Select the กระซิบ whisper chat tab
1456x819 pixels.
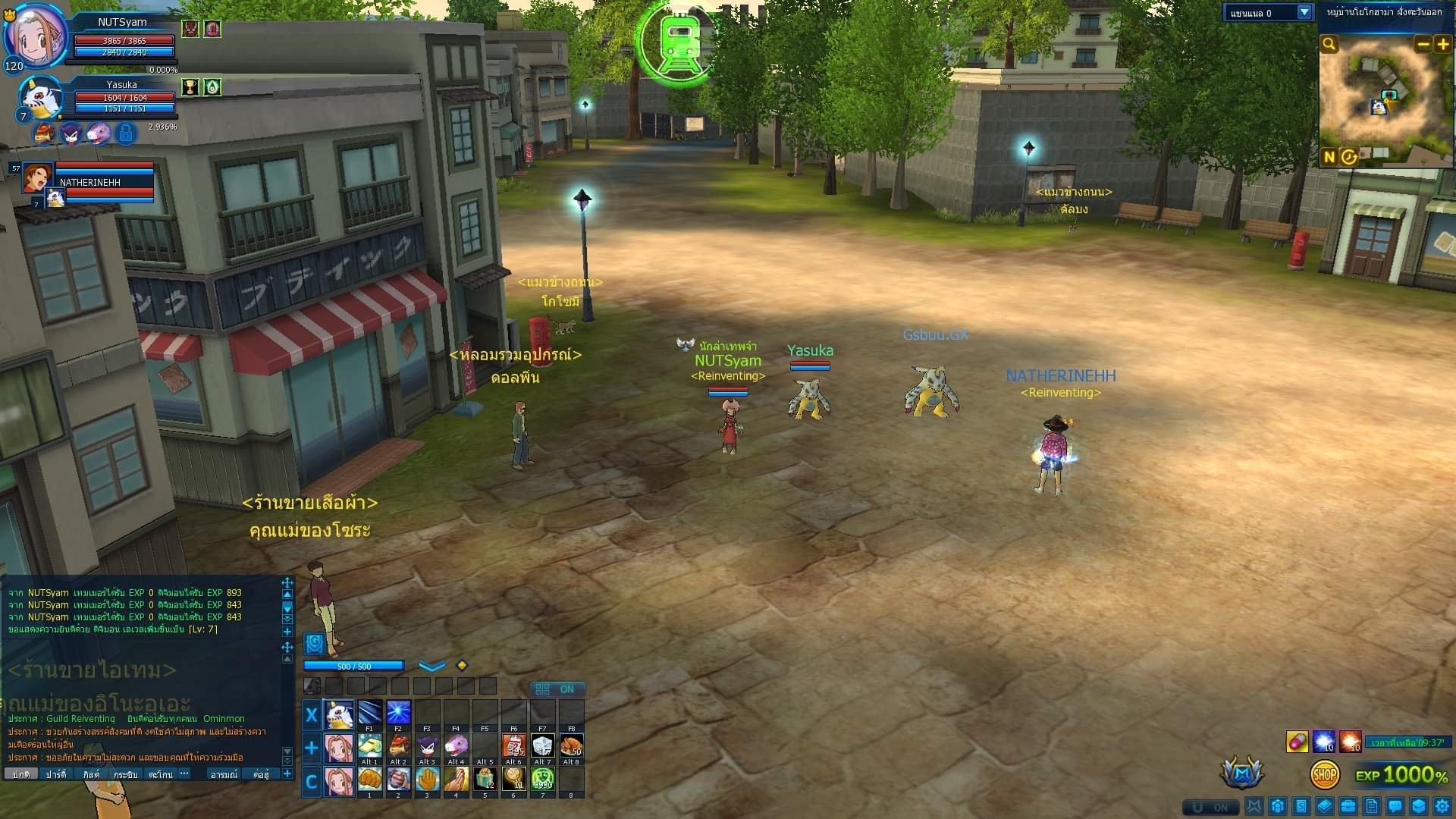126,774
